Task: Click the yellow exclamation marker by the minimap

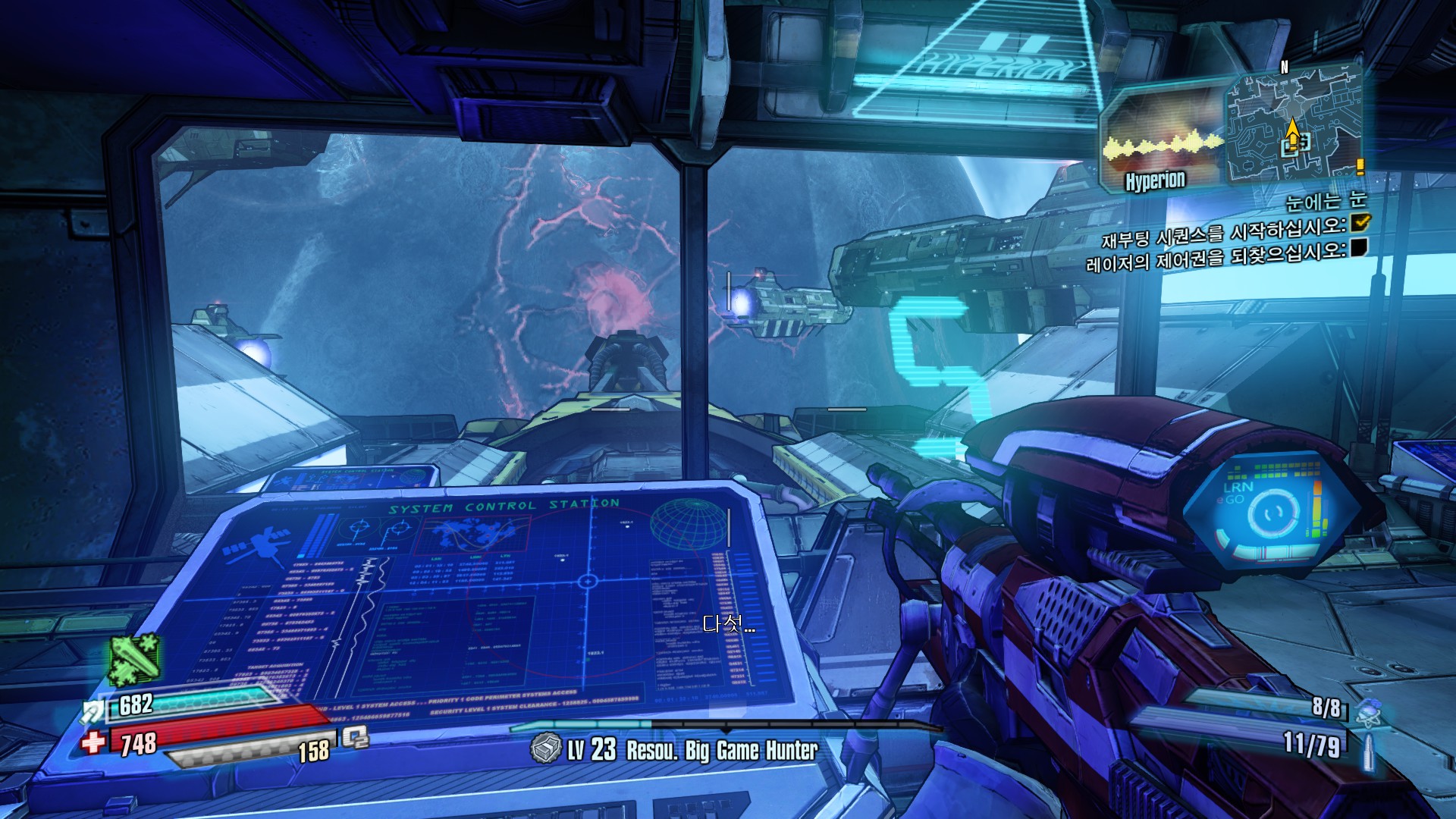Action: pos(1360,167)
